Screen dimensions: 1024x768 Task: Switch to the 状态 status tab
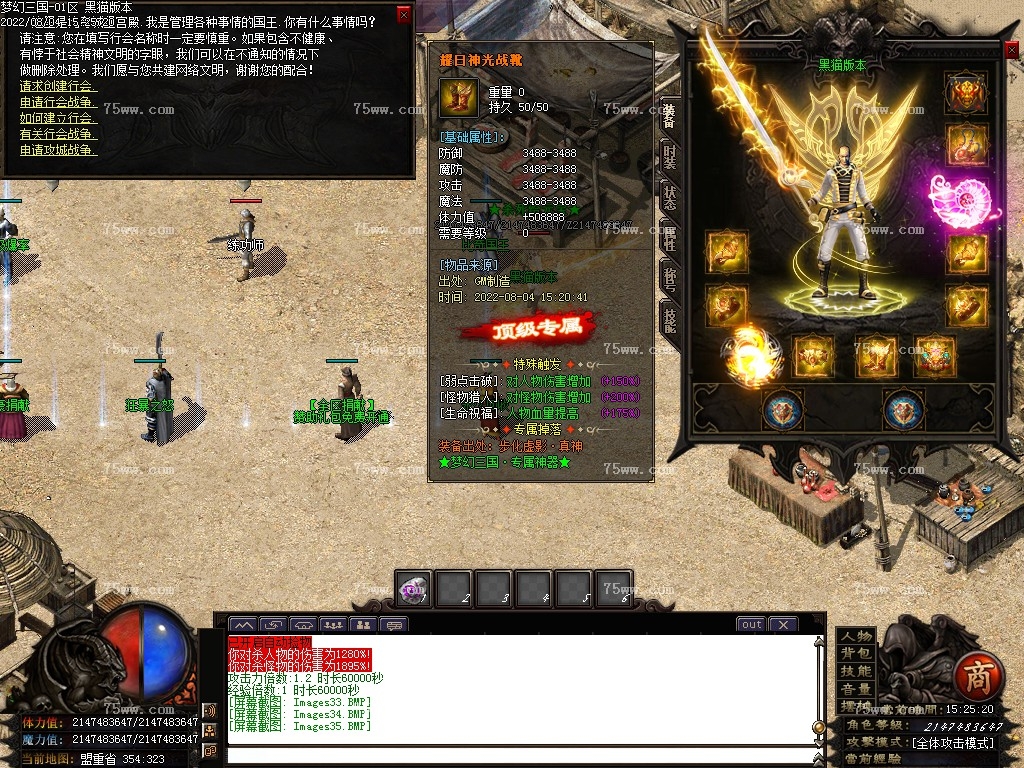pyautogui.click(x=669, y=195)
